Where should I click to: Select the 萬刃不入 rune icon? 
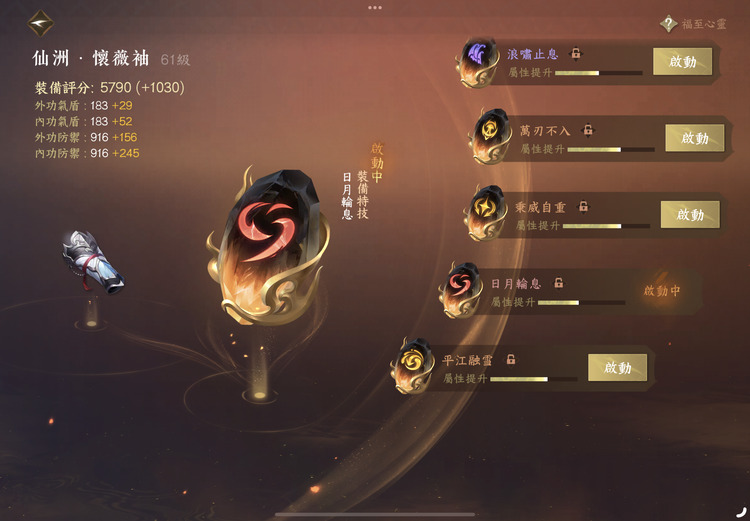(x=491, y=134)
